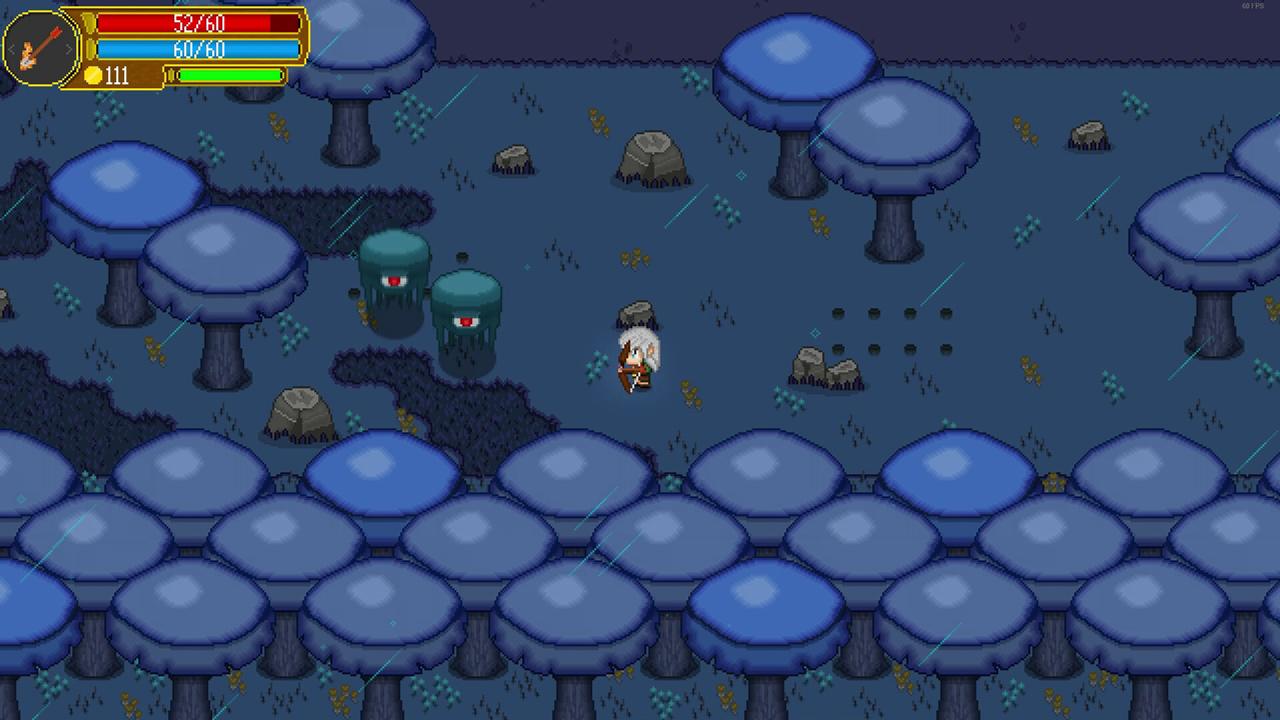Click the right chevron to cycle weapons forward

click(69, 48)
